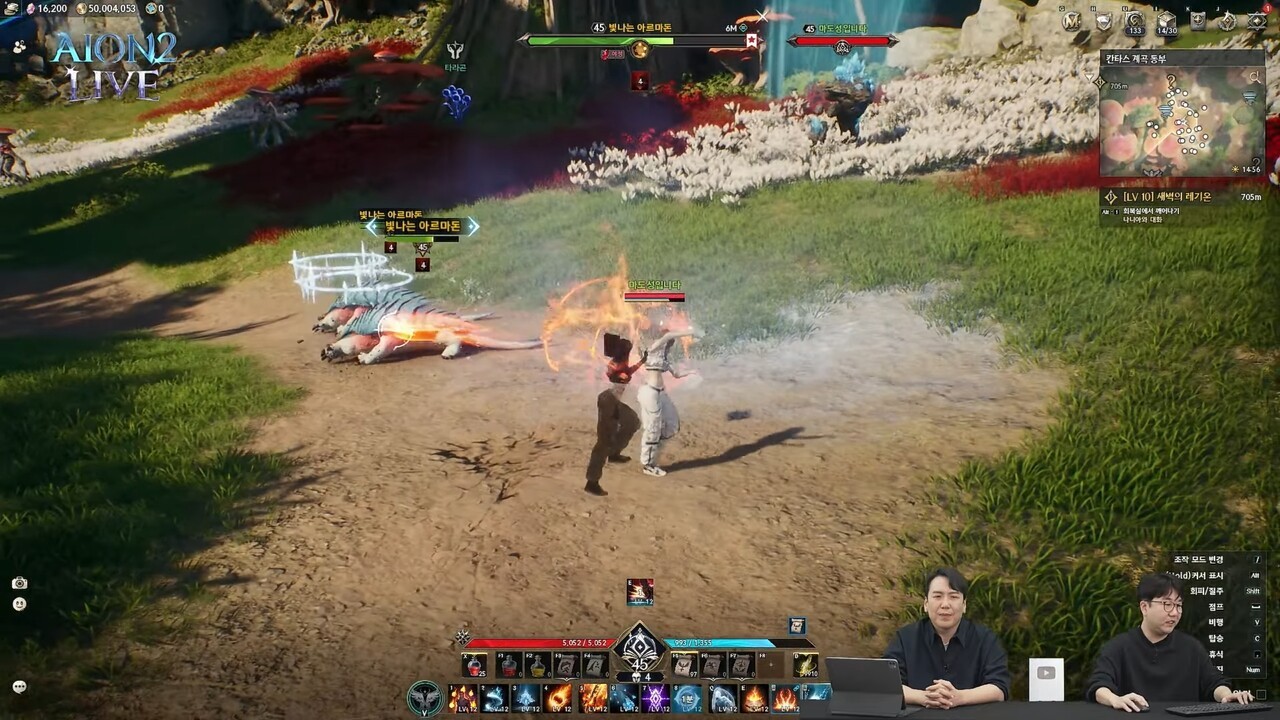
Task: Click the winged emblem button beside the skill bar
Action: click(x=425, y=697)
